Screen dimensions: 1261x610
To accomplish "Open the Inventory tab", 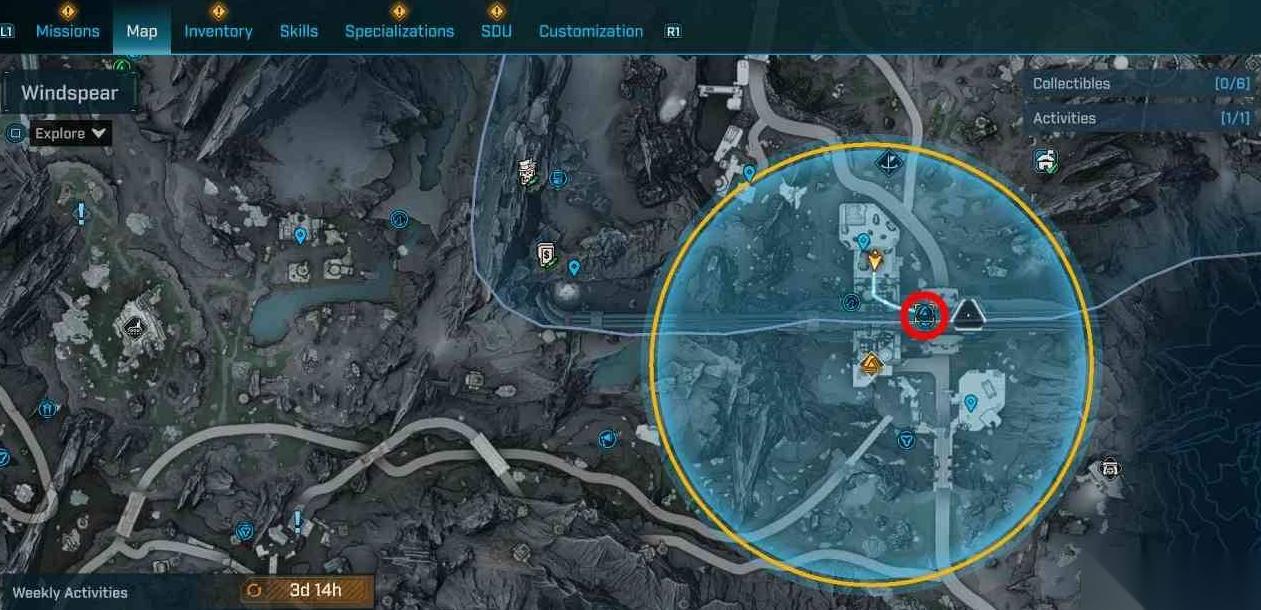I will point(218,31).
